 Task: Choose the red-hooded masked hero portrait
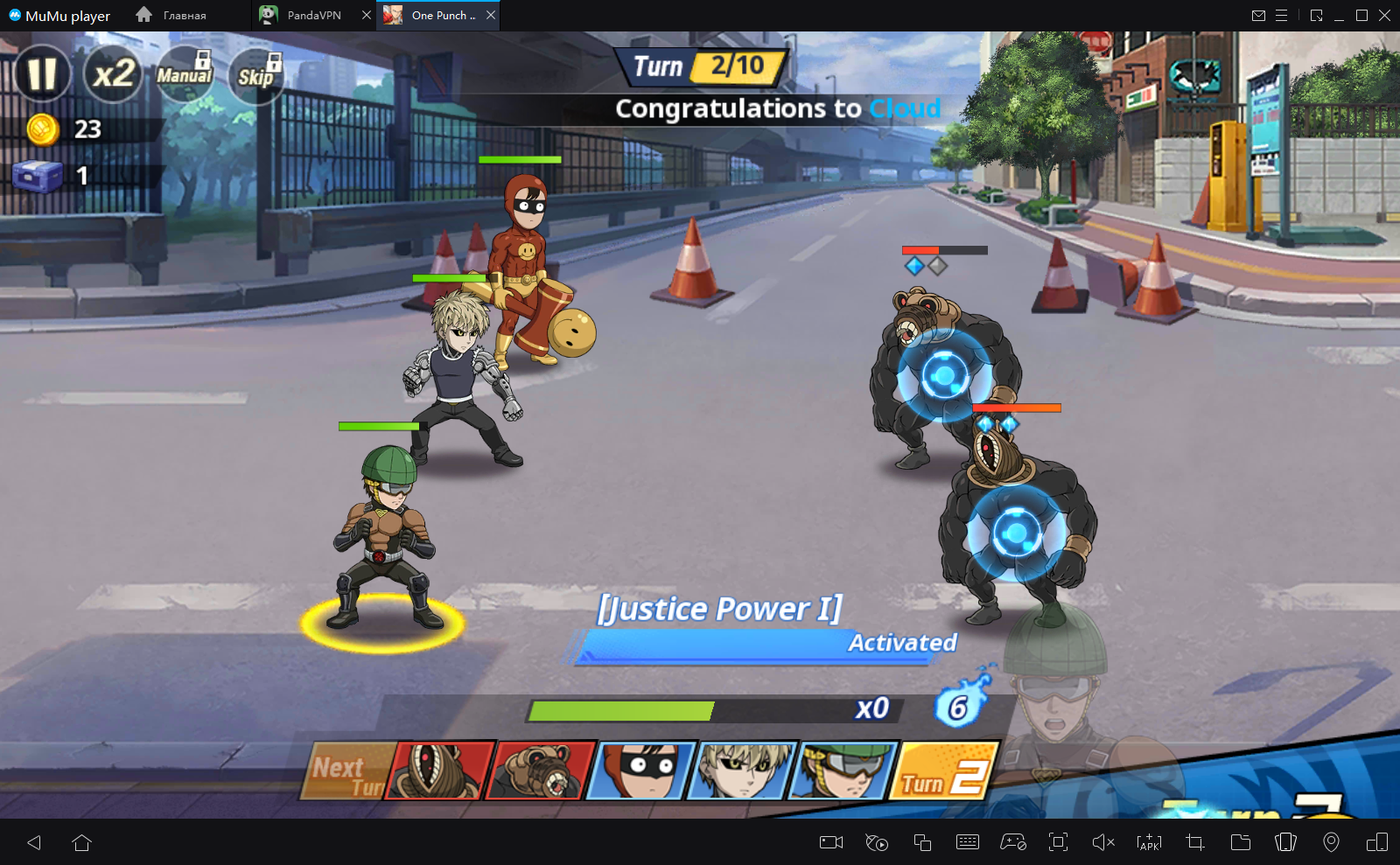pos(641,770)
